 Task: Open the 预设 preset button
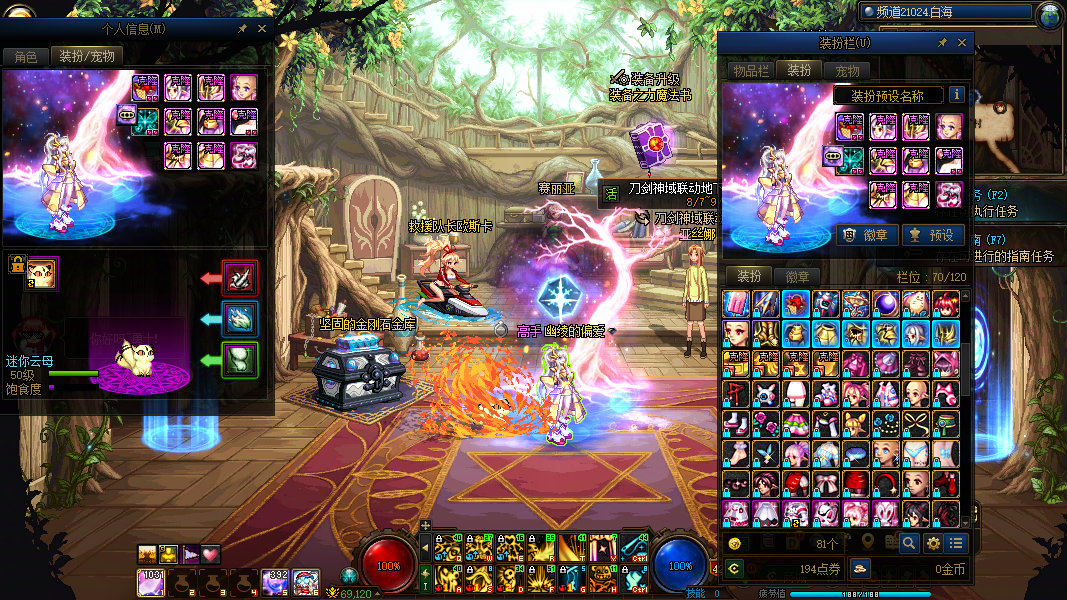tap(932, 235)
